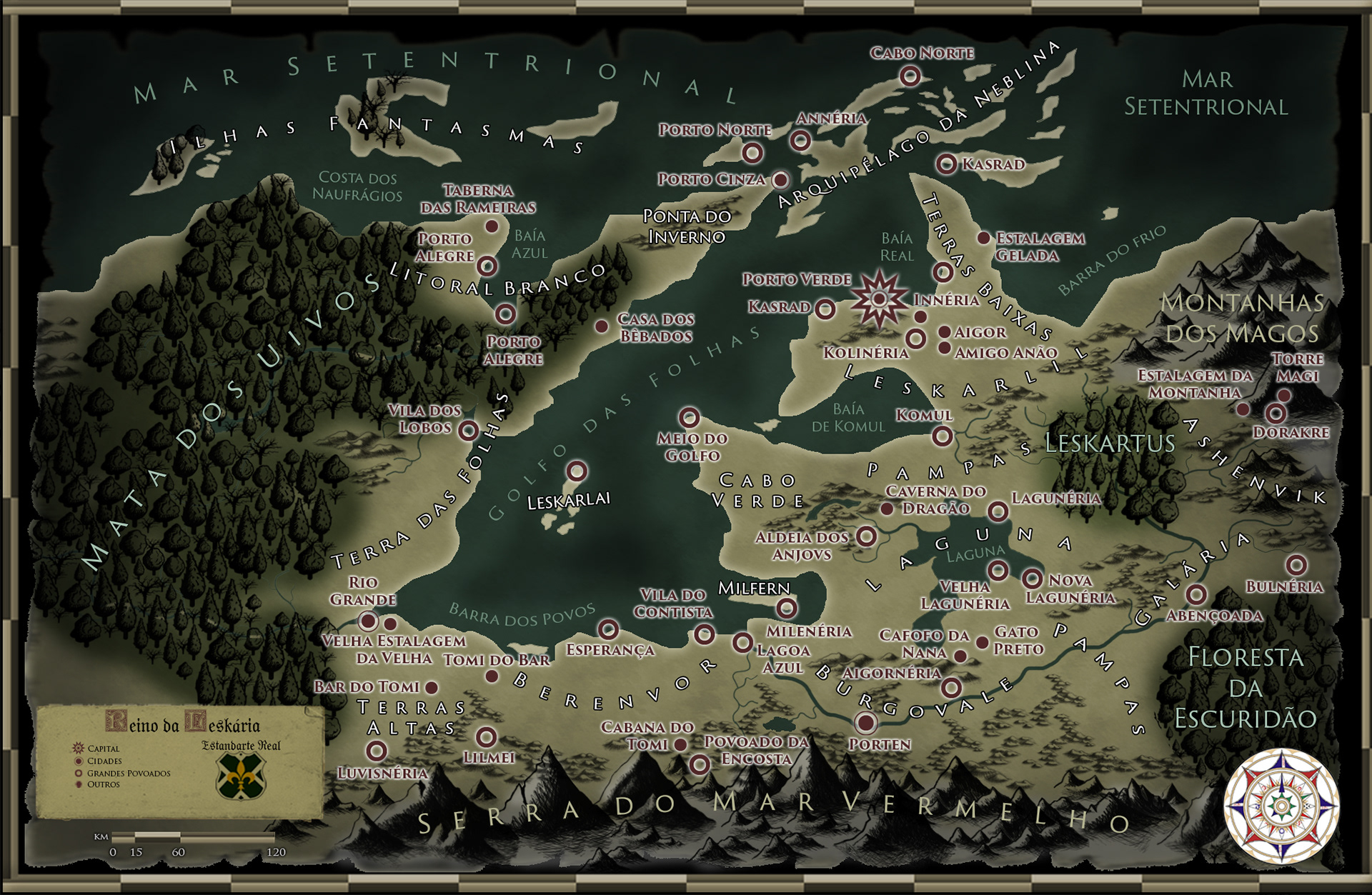Click the Porto Norte map marker
The height and width of the screenshot is (895, 1372).
[x=752, y=153]
